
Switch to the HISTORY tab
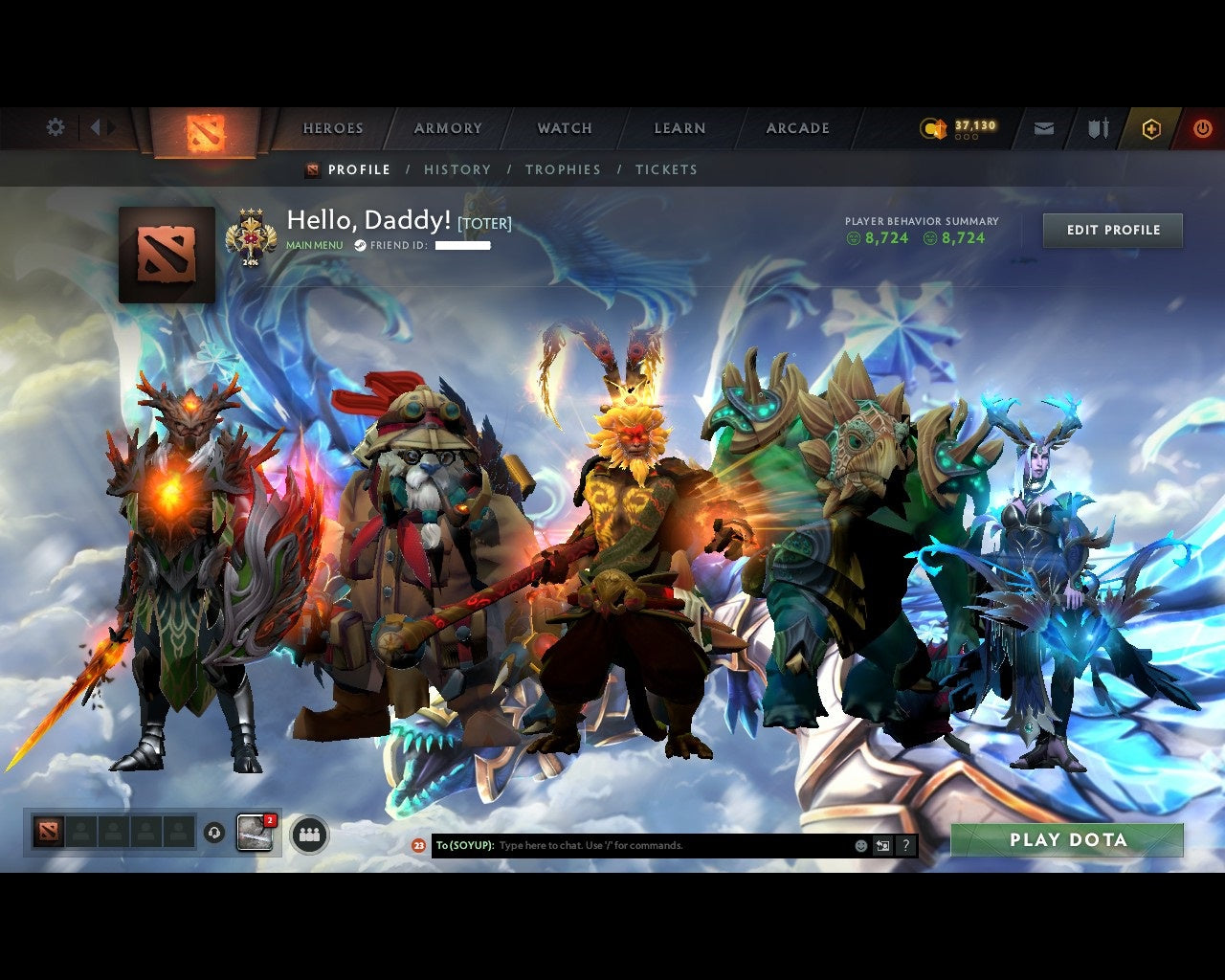pyautogui.click(x=457, y=169)
